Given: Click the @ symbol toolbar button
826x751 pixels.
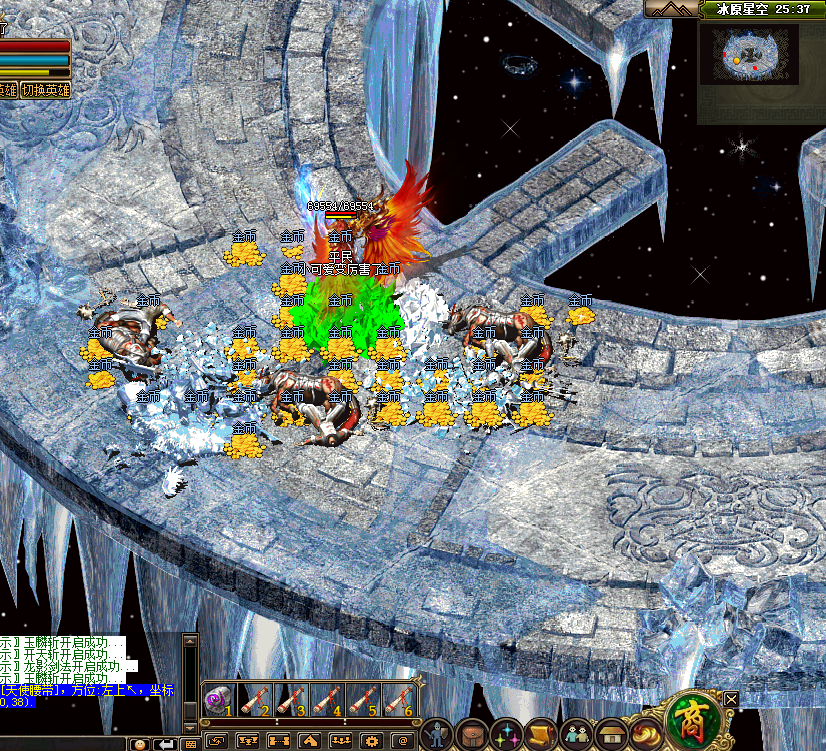Looking at the screenshot, I should point(402,741).
